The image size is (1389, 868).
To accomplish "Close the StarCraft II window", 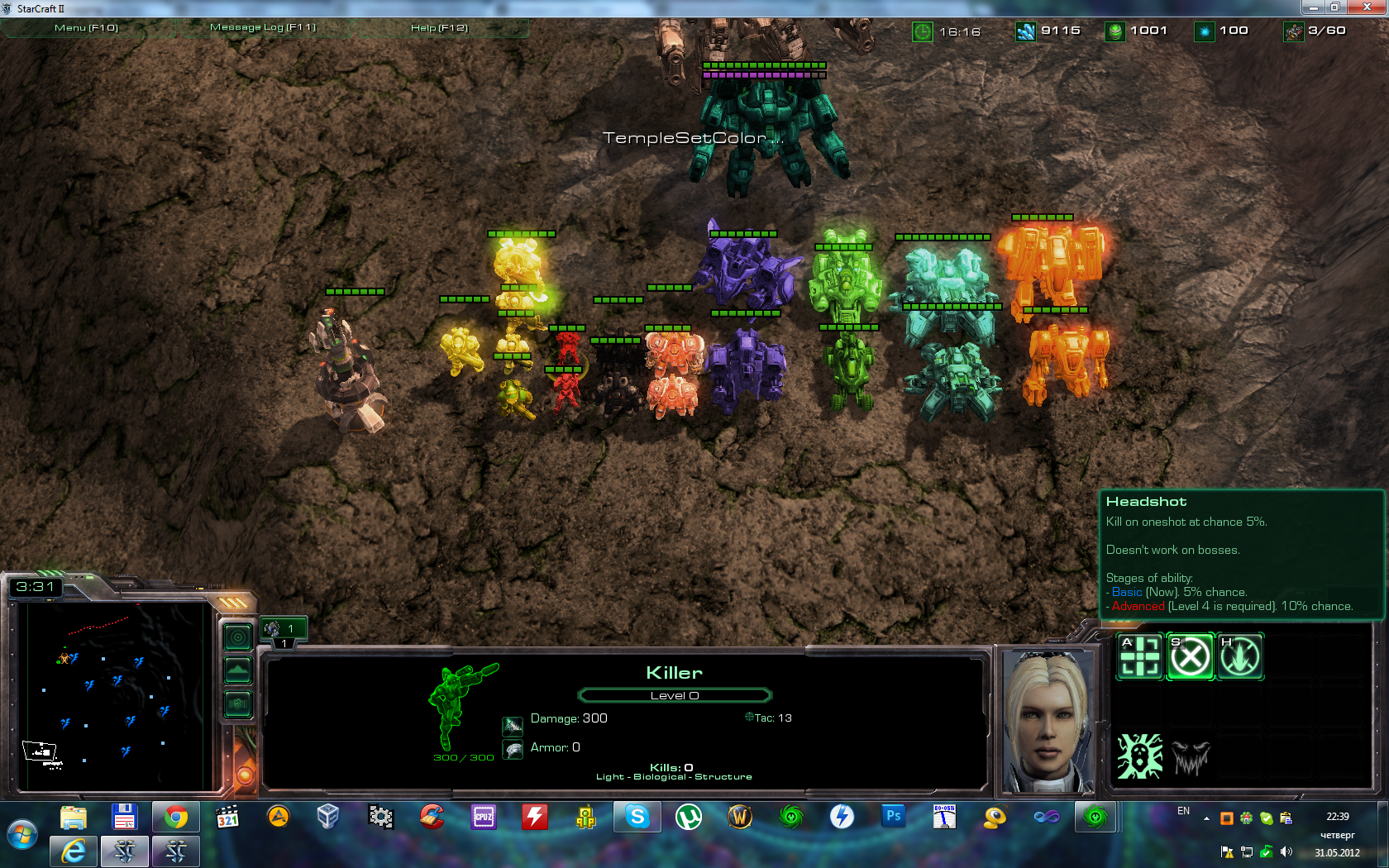I will tap(1366, 7).
